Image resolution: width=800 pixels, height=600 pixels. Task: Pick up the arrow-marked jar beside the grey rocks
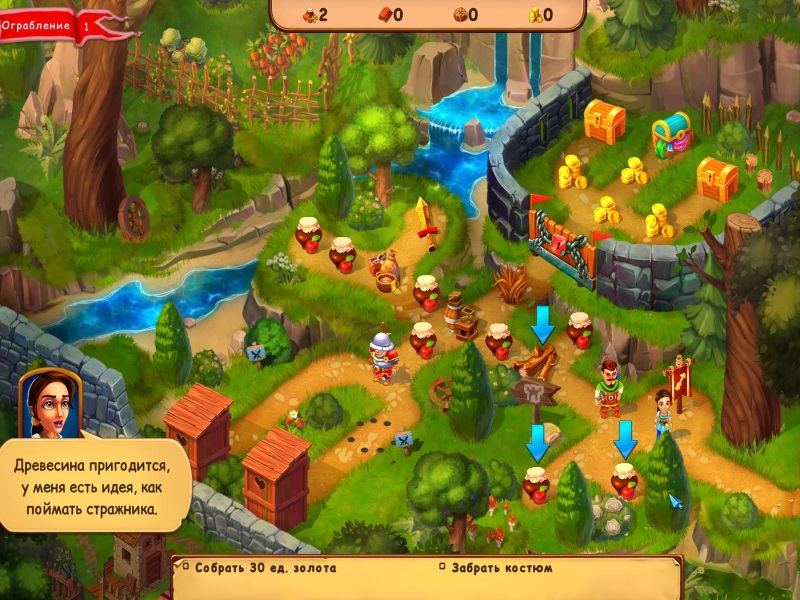click(625, 479)
